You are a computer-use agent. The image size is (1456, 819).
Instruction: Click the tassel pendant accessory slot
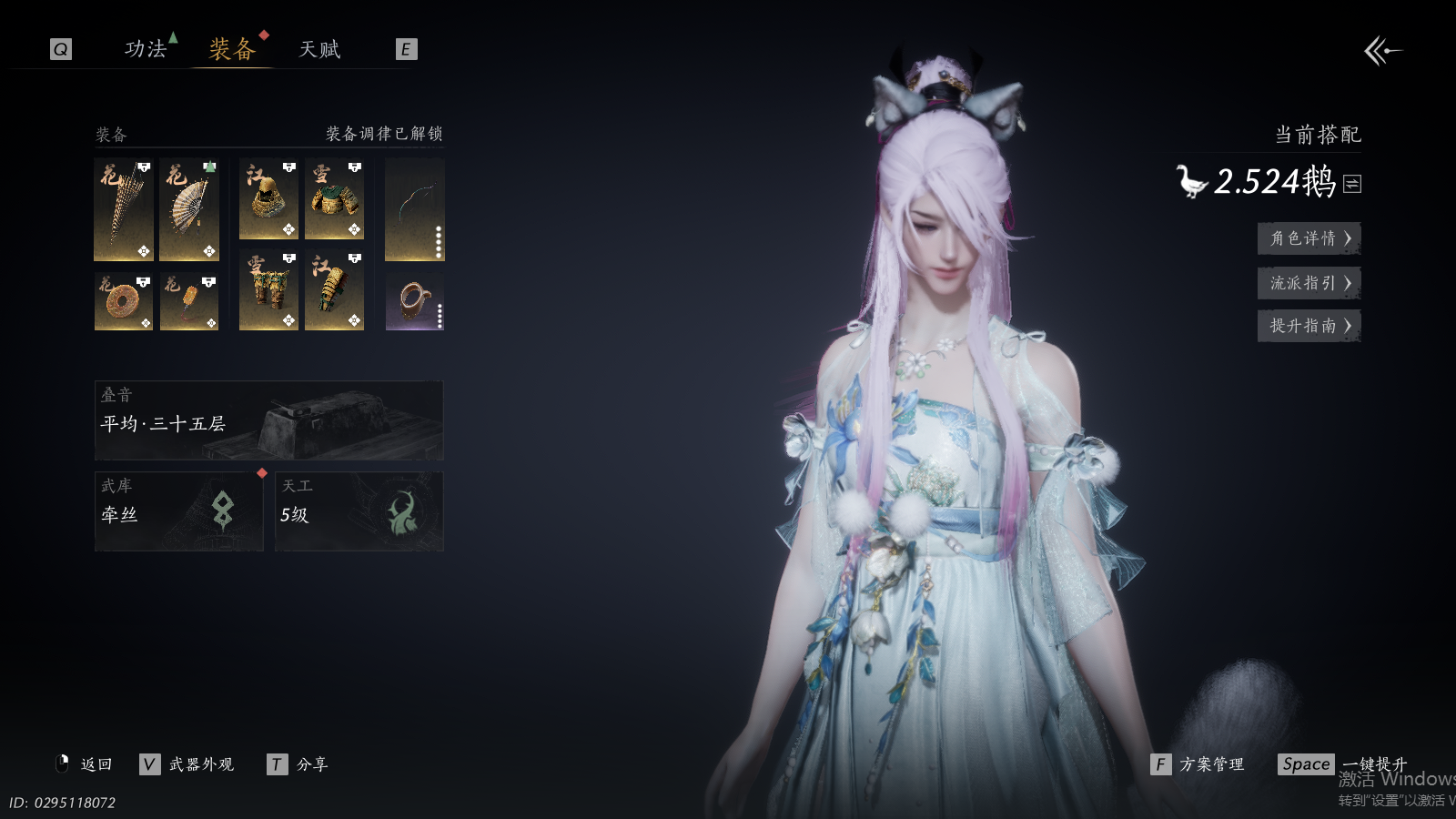point(189,301)
